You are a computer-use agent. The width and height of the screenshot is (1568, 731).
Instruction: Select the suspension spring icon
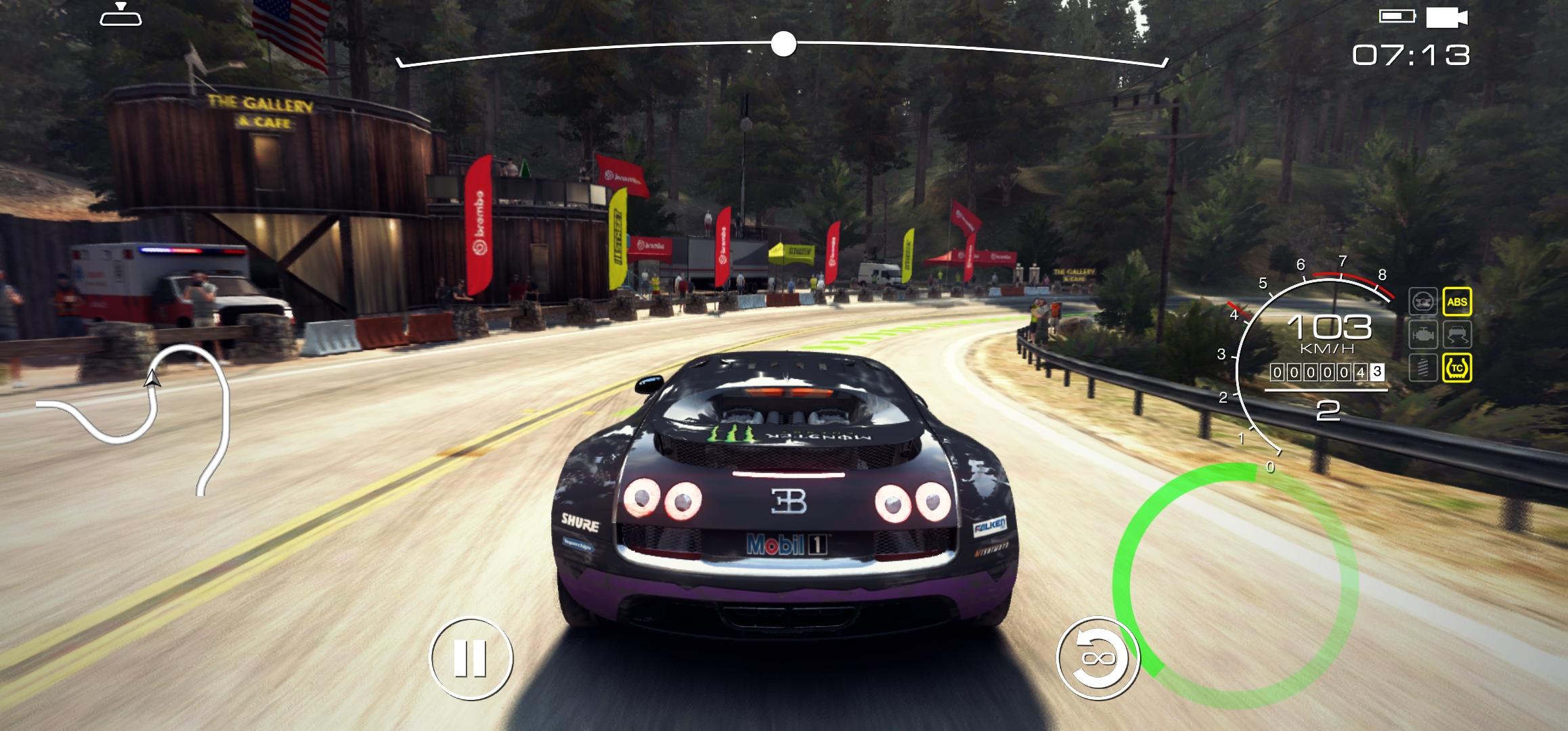point(1423,368)
